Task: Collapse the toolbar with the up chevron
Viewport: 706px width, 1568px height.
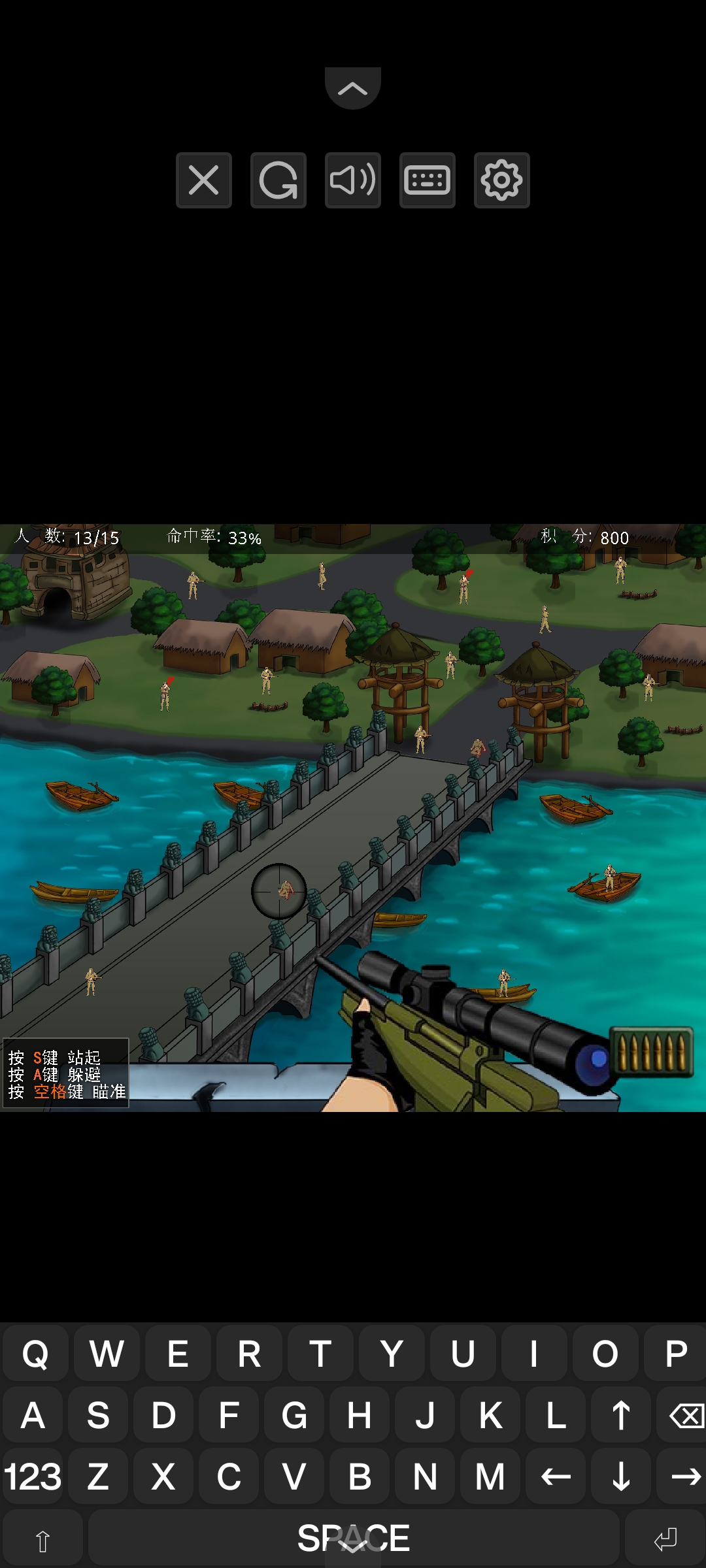Action: coord(352,88)
